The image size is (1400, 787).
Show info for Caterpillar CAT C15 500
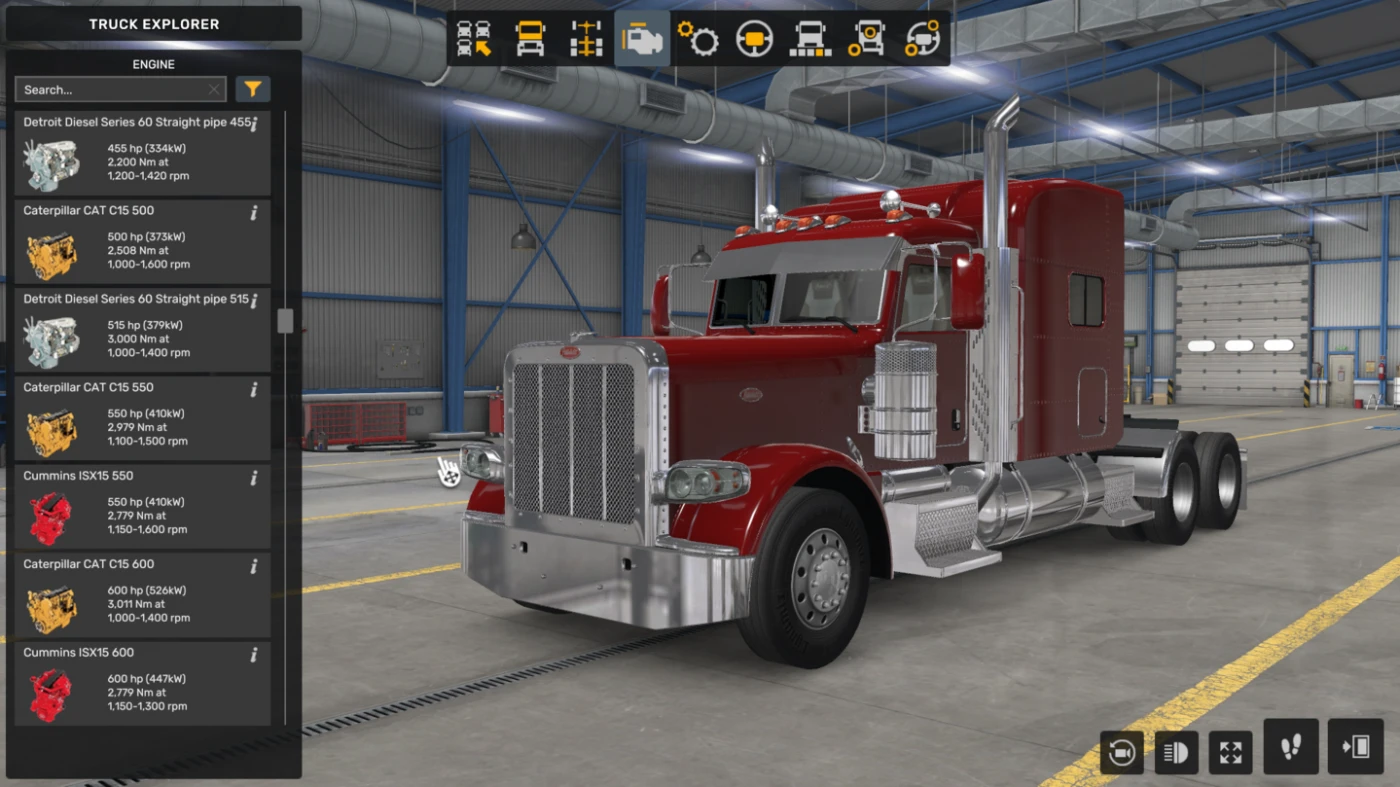[x=255, y=213]
